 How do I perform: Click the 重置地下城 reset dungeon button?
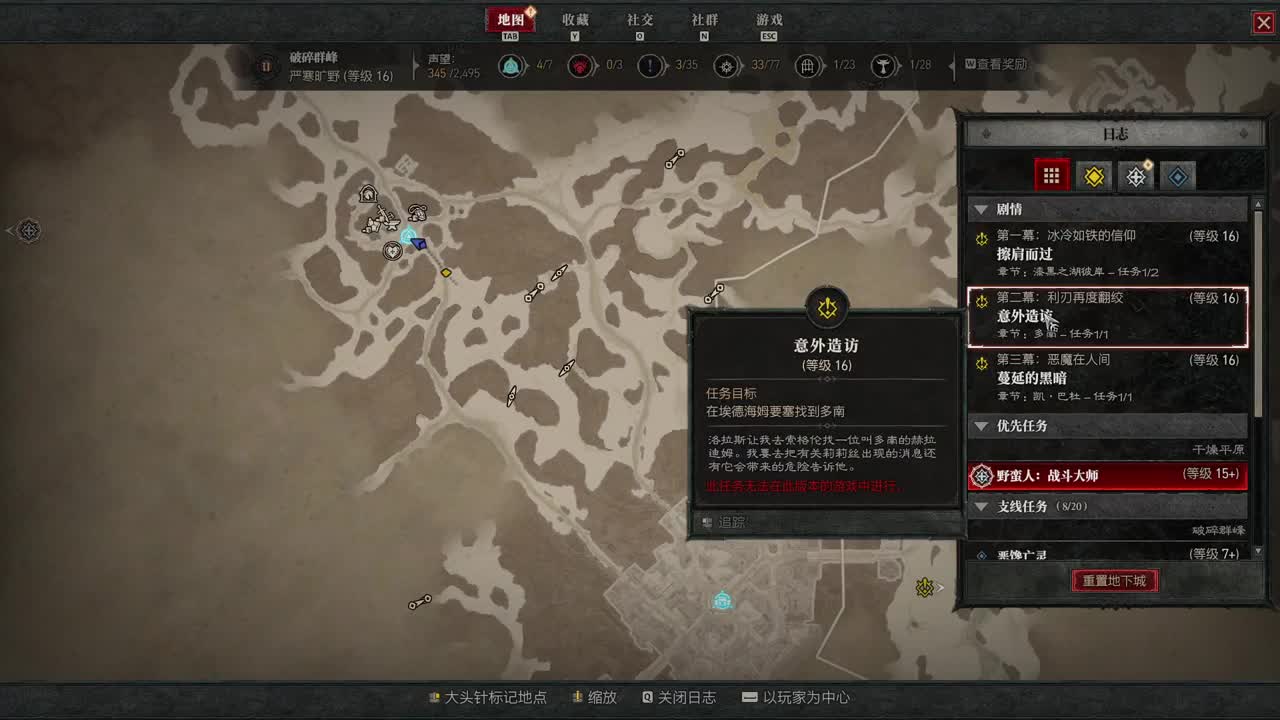click(x=1114, y=580)
